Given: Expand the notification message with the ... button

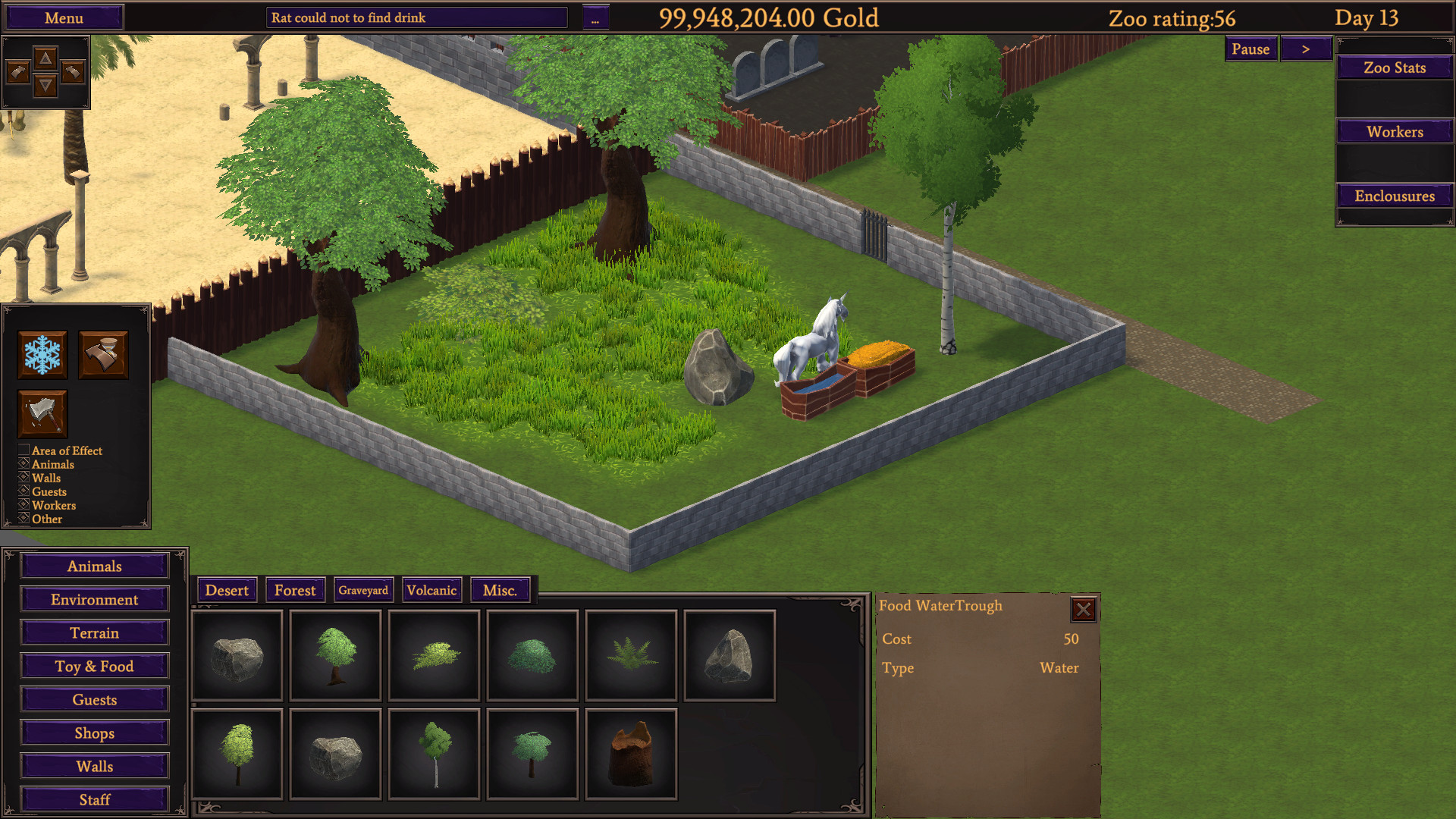Looking at the screenshot, I should click(596, 17).
